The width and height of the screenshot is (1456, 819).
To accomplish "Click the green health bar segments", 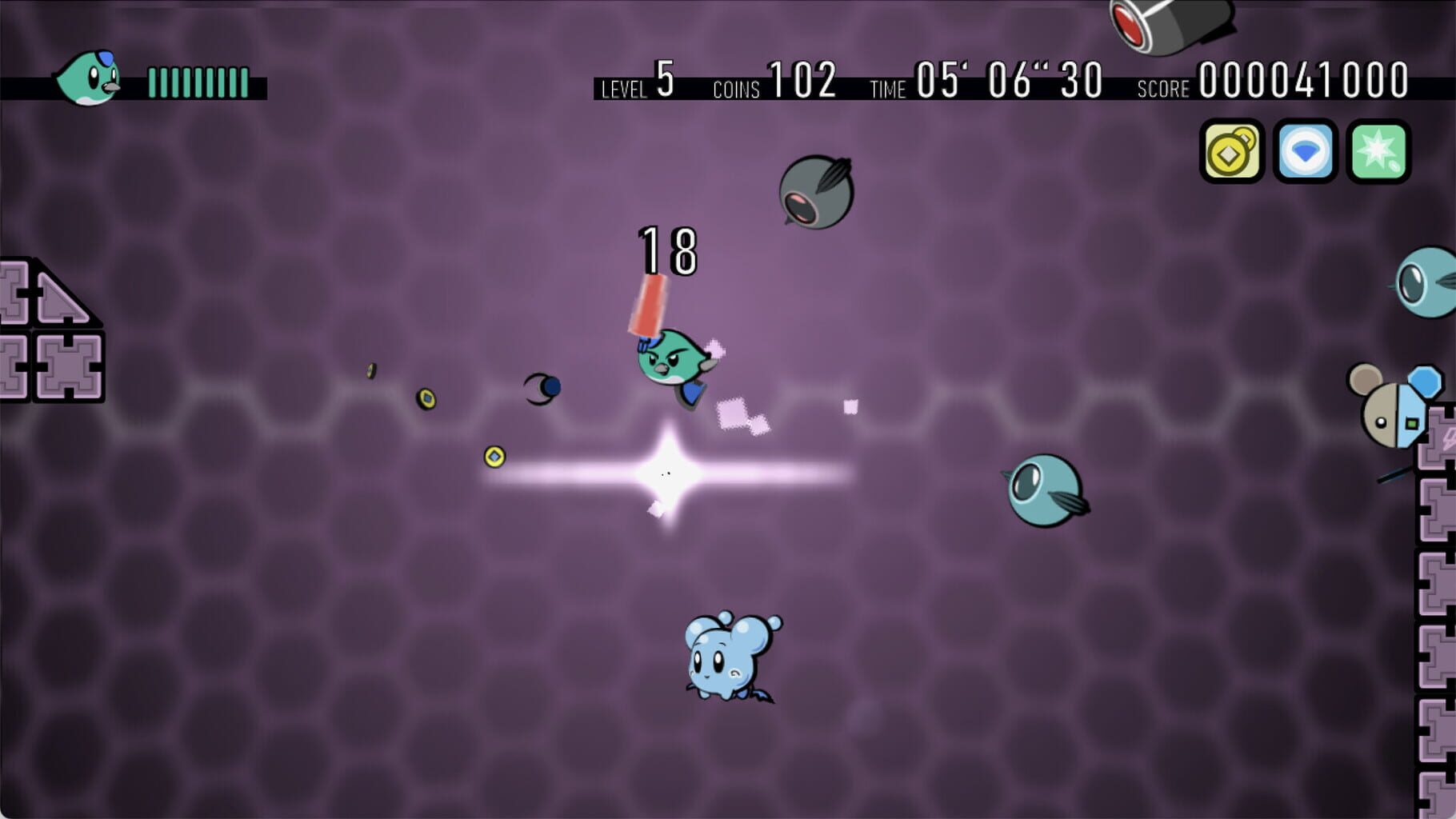I will pyautogui.click(x=196, y=80).
